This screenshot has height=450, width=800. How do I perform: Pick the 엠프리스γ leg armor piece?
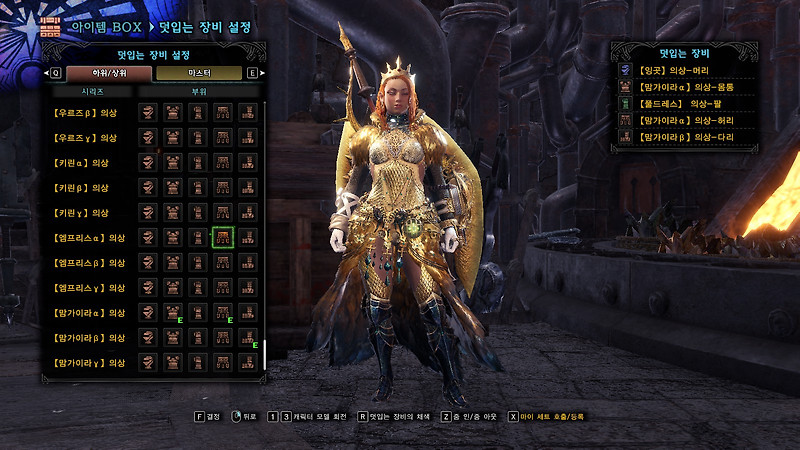coord(247,287)
